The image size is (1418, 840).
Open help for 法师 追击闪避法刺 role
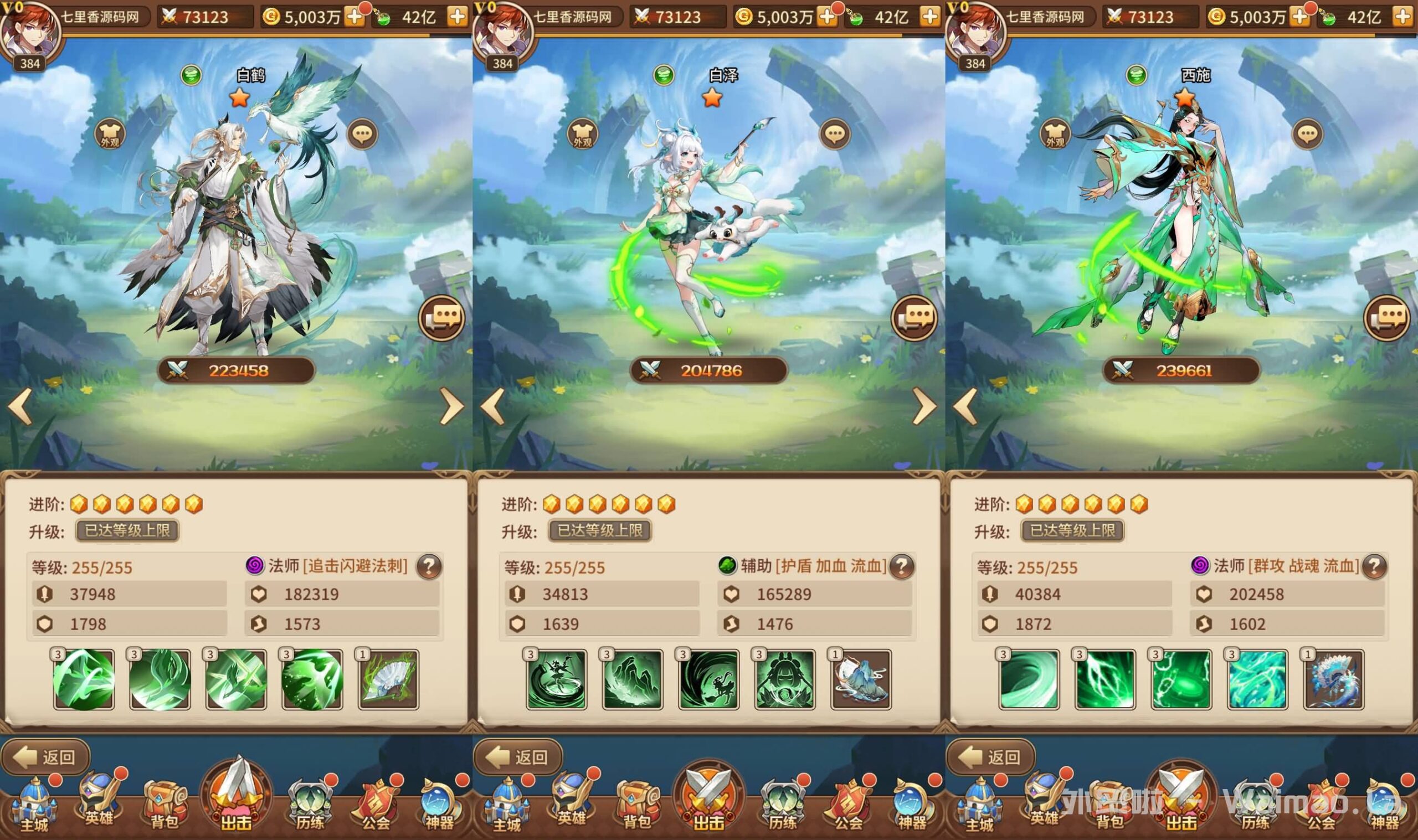pos(429,566)
